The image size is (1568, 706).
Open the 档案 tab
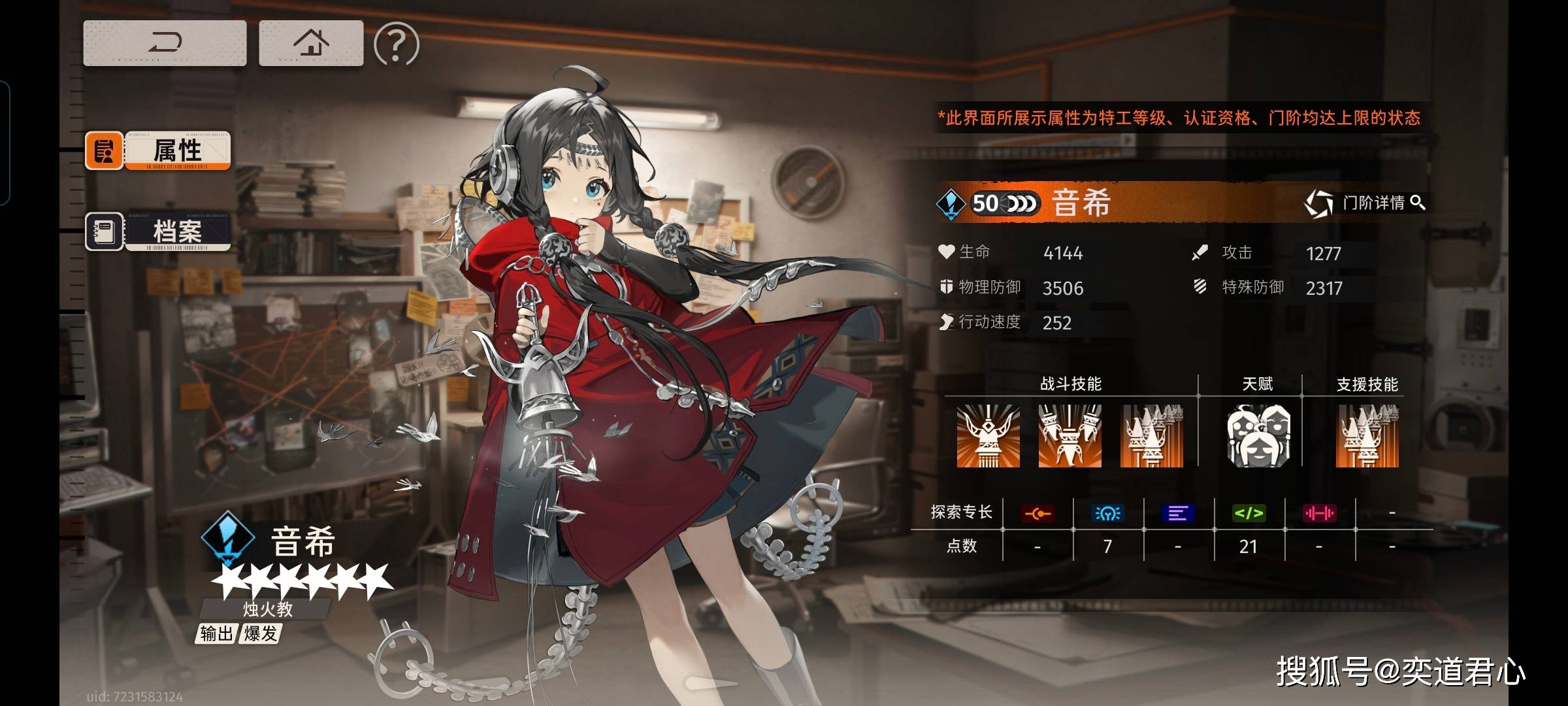click(x=158, y=231)
